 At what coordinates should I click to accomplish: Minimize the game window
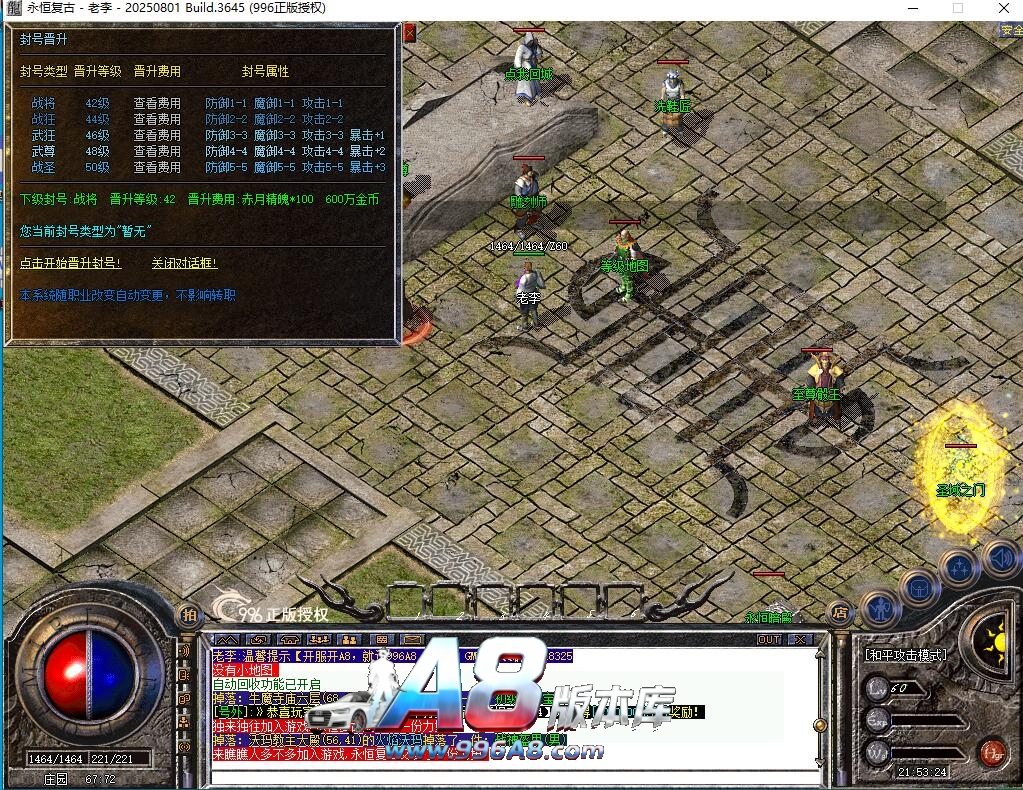[908, 8]
